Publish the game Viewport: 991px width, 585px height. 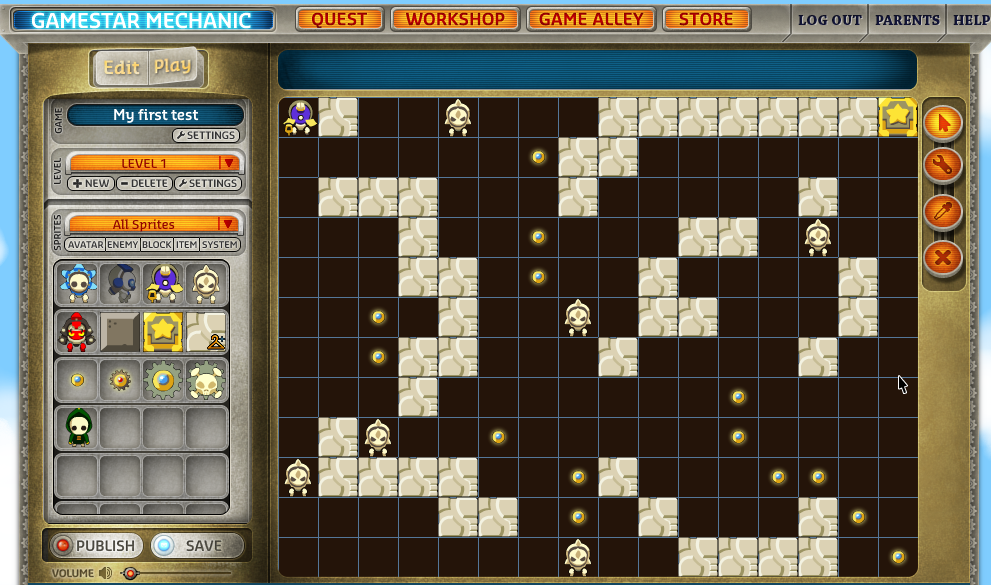pos(95,545)
